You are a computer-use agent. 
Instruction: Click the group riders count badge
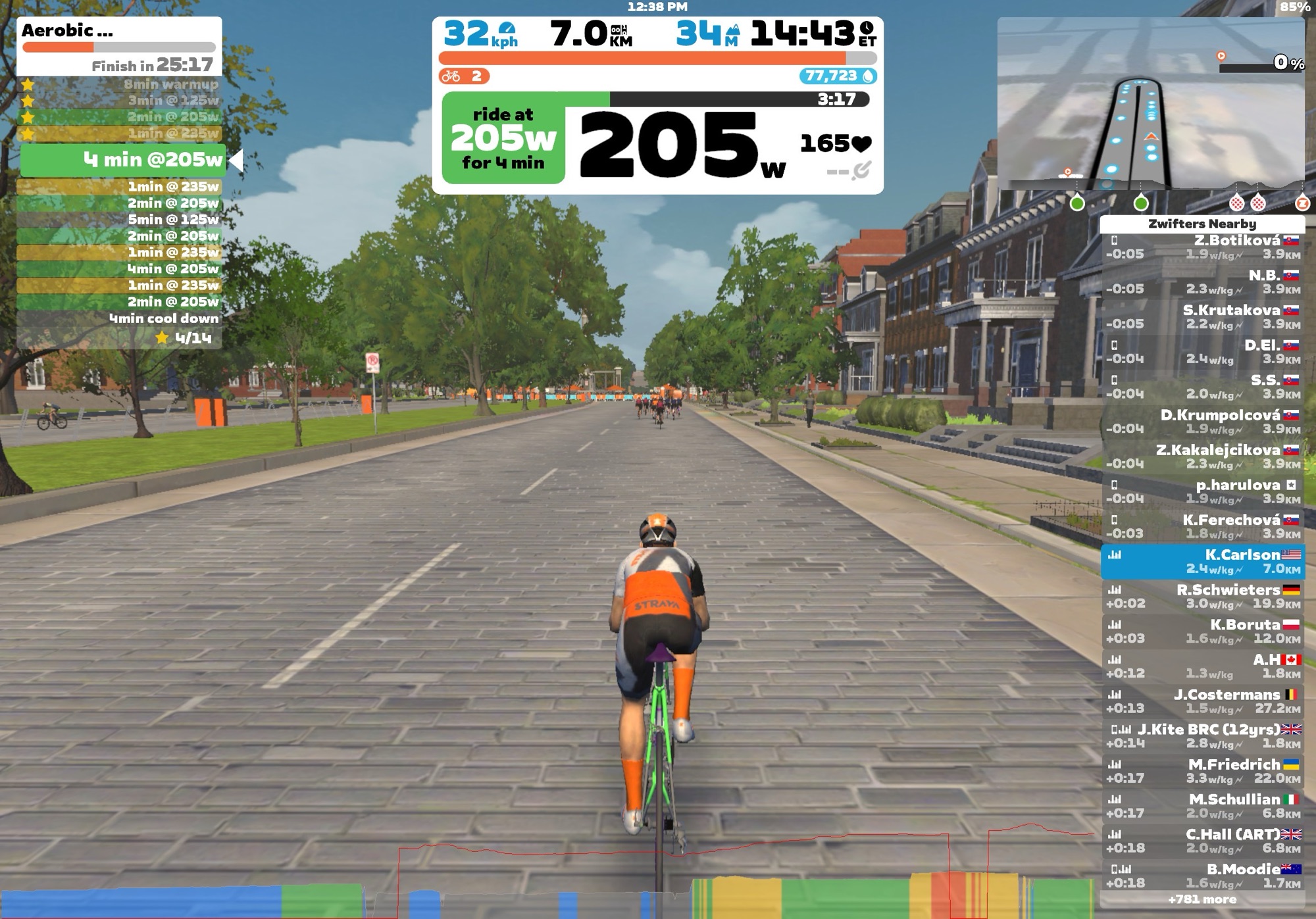(464, 76)
